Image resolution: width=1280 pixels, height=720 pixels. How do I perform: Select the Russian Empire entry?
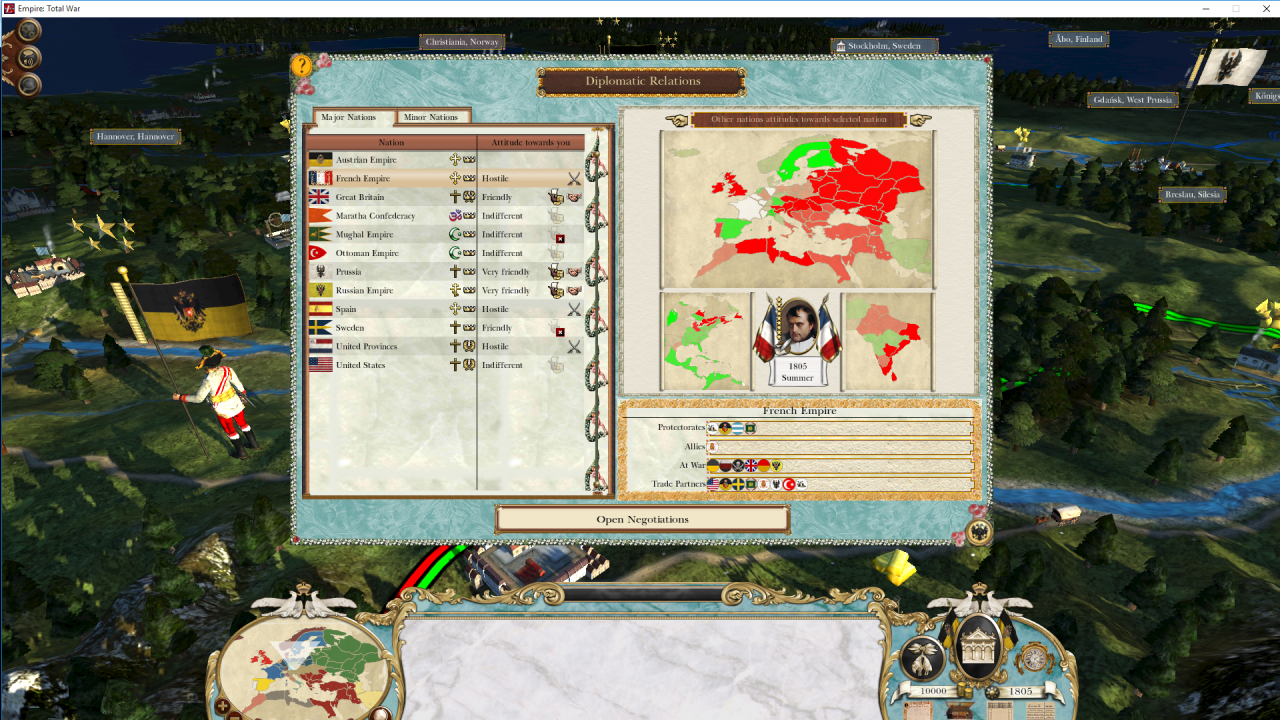pyautogui.click(x=364, y=291)
